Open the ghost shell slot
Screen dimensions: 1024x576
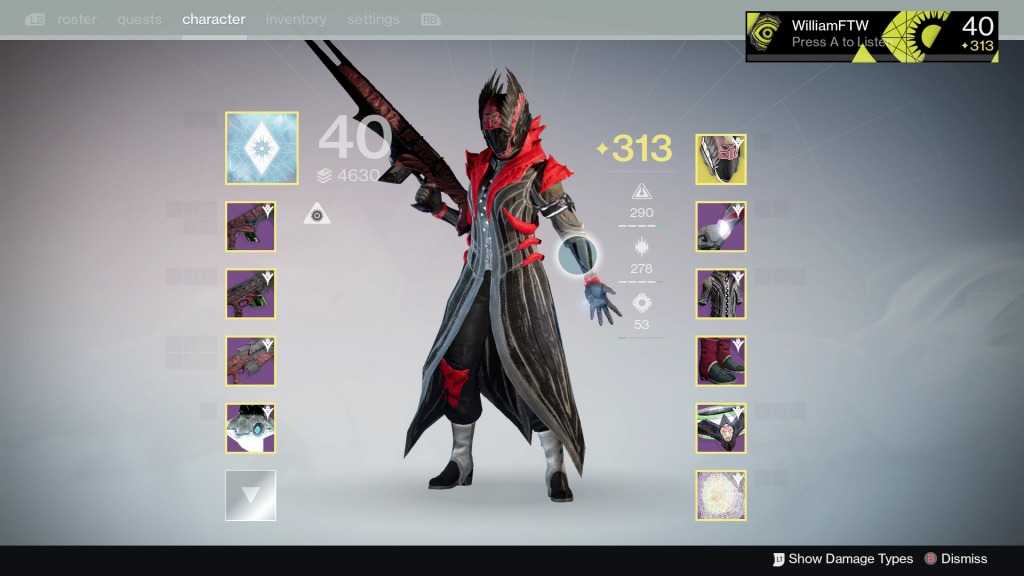250,428
